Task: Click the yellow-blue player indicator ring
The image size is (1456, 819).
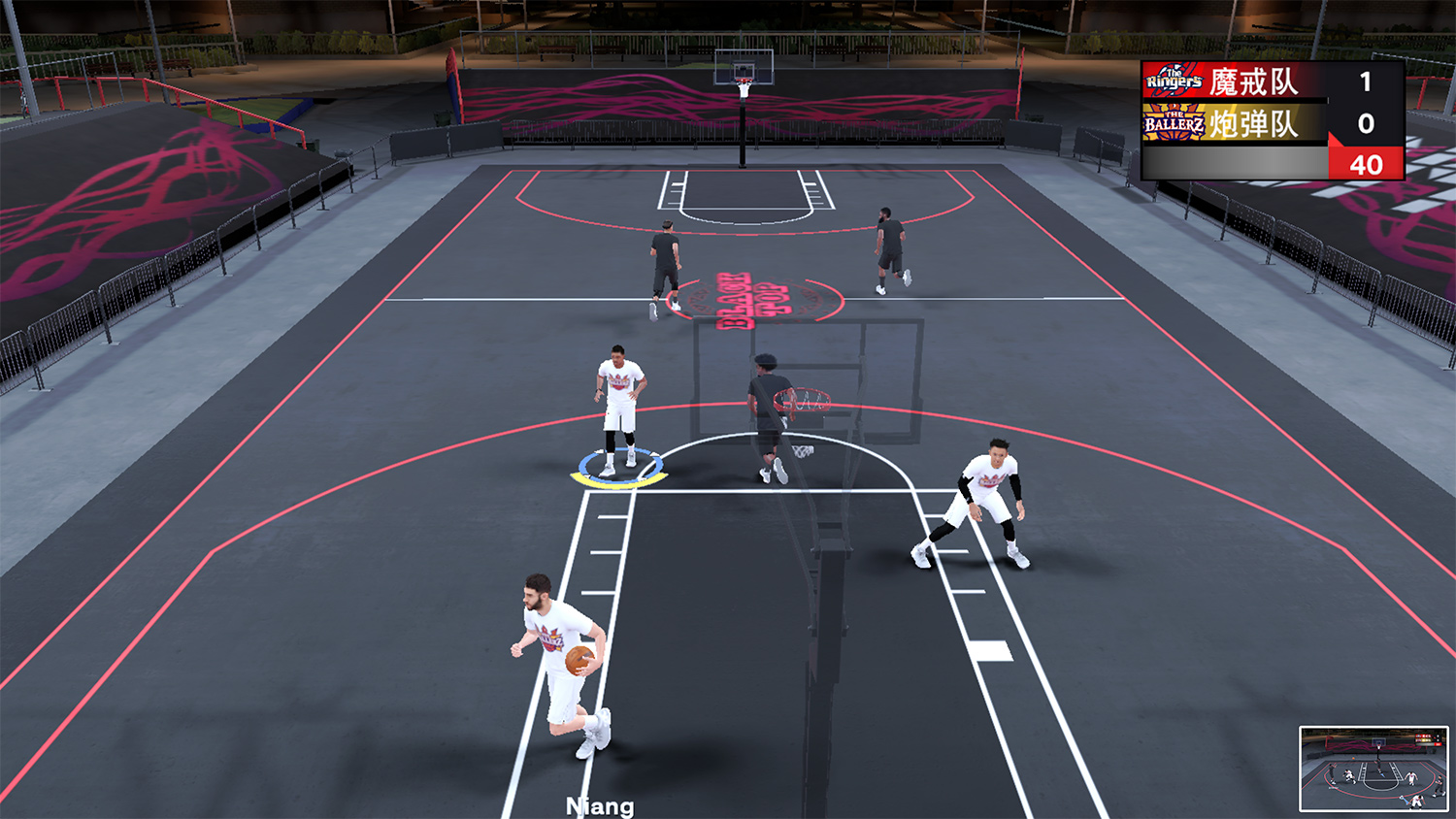Action: 619,469
